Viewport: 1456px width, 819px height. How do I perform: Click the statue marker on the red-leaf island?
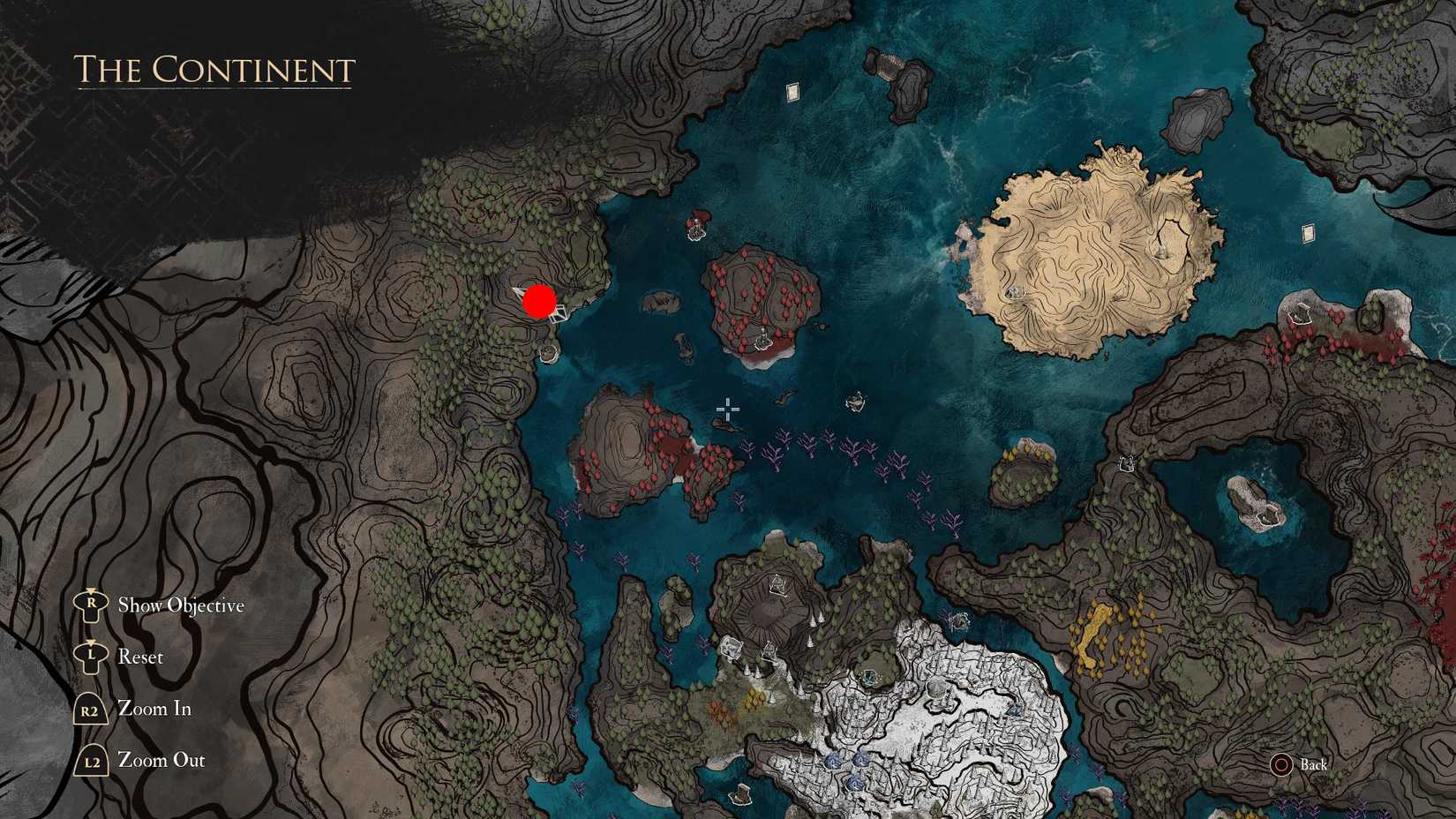762,340
